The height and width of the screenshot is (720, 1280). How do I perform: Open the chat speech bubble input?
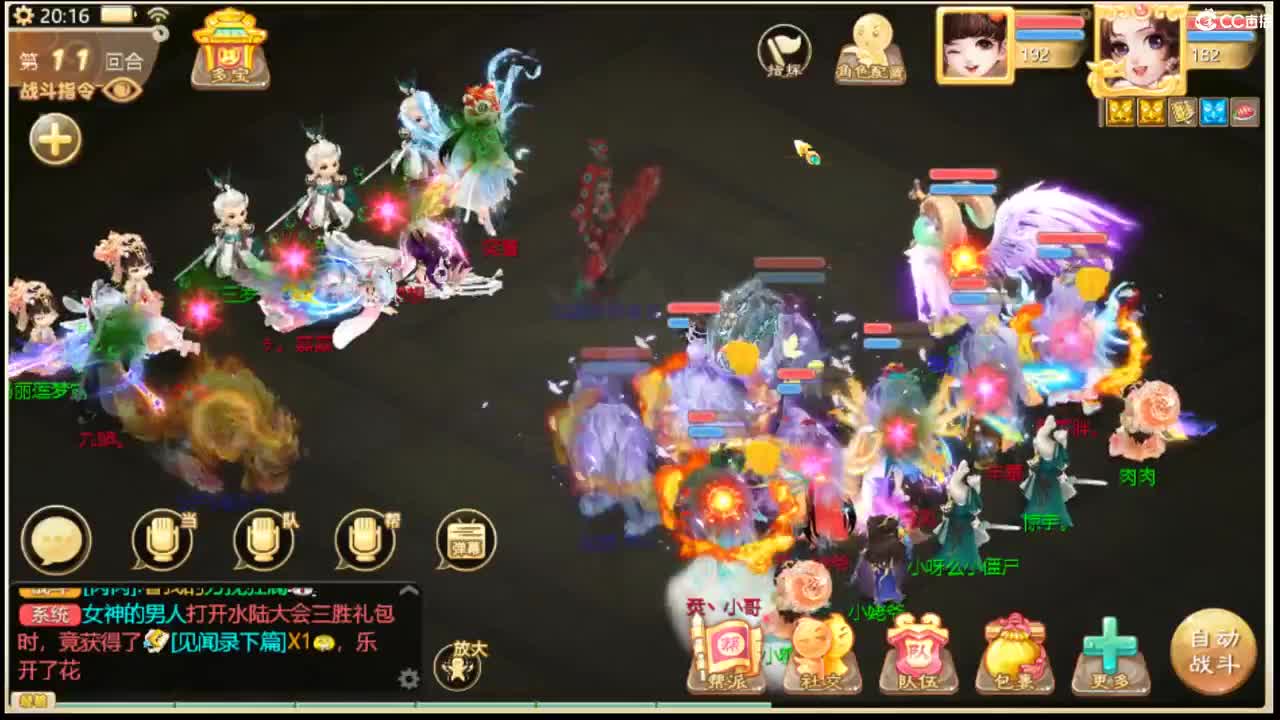click(57, 541)
